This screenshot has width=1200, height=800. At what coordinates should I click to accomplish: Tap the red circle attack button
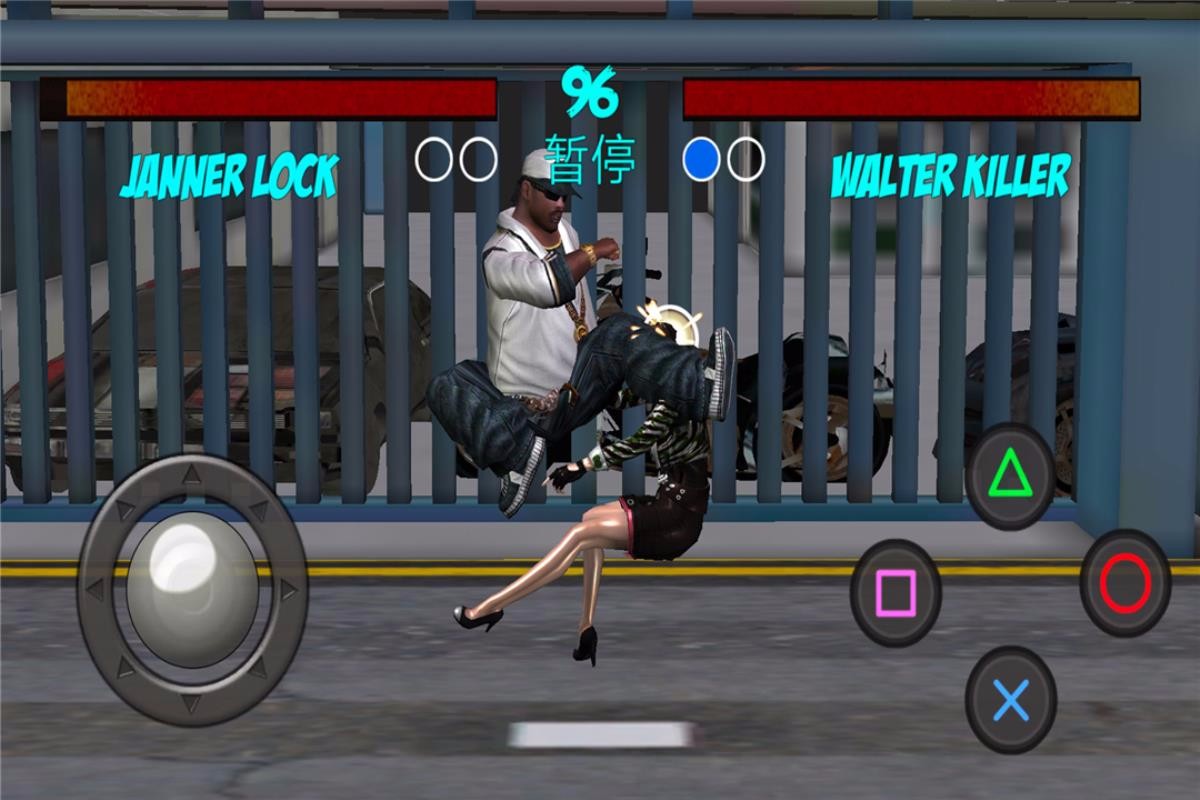[1125, 583]
